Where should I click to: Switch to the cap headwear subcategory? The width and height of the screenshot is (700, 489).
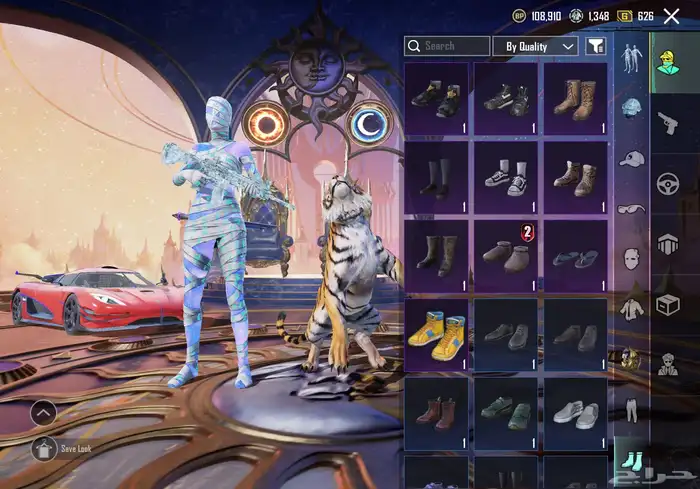630,159
